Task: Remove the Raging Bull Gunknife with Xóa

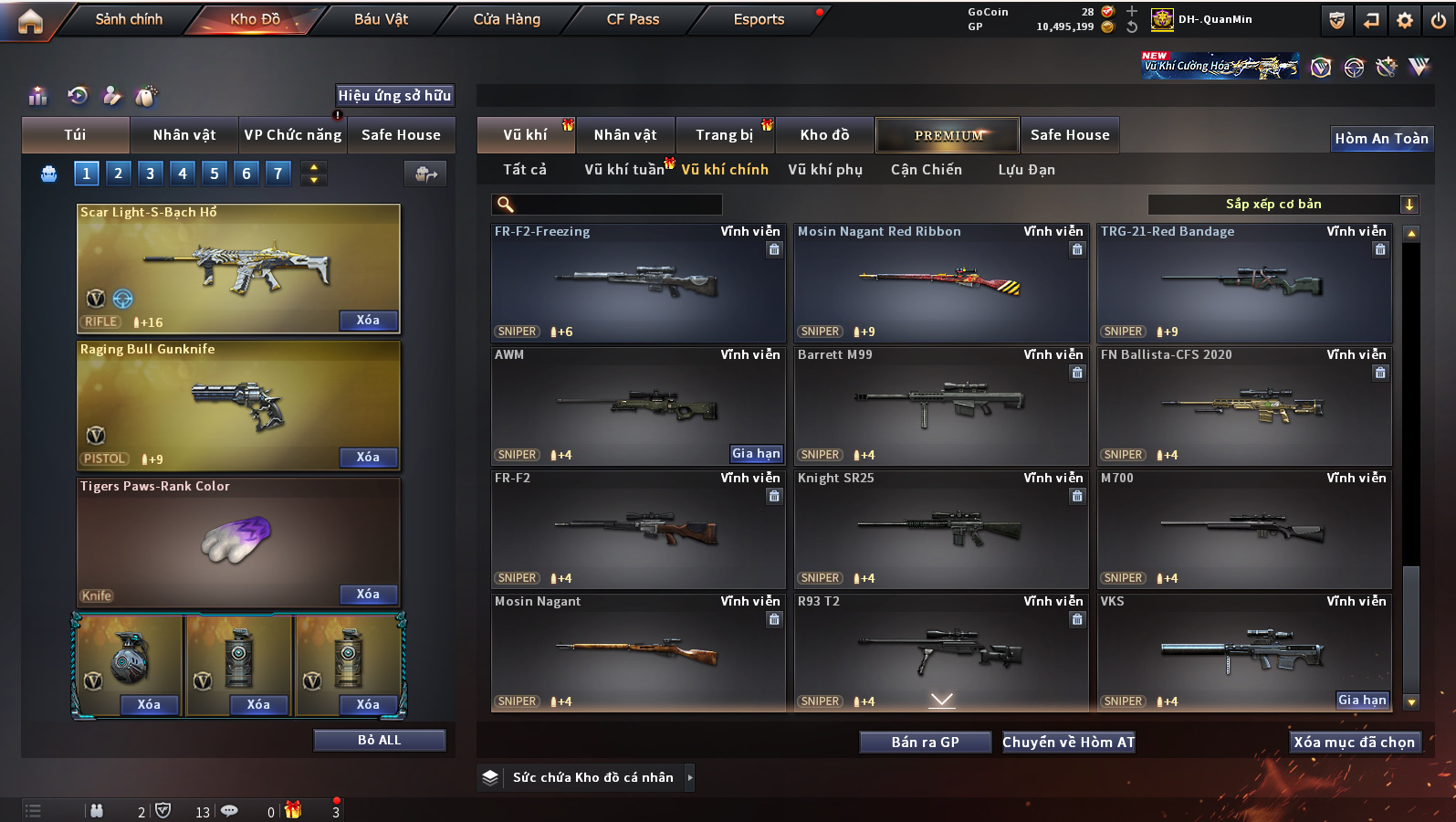Action: pos(368,458)
